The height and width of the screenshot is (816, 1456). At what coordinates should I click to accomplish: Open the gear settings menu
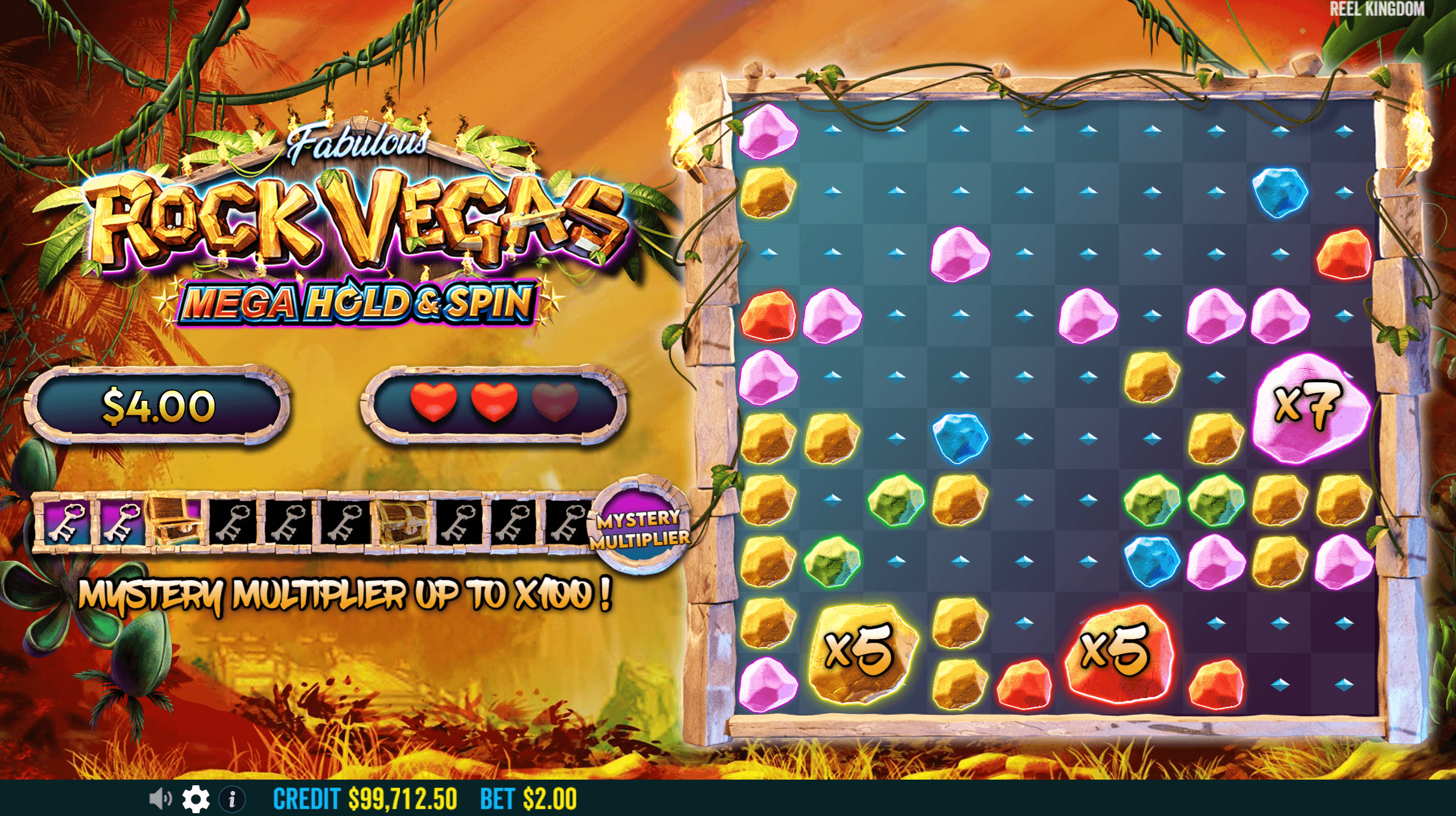pyautogui.click(x=196, y=799)
